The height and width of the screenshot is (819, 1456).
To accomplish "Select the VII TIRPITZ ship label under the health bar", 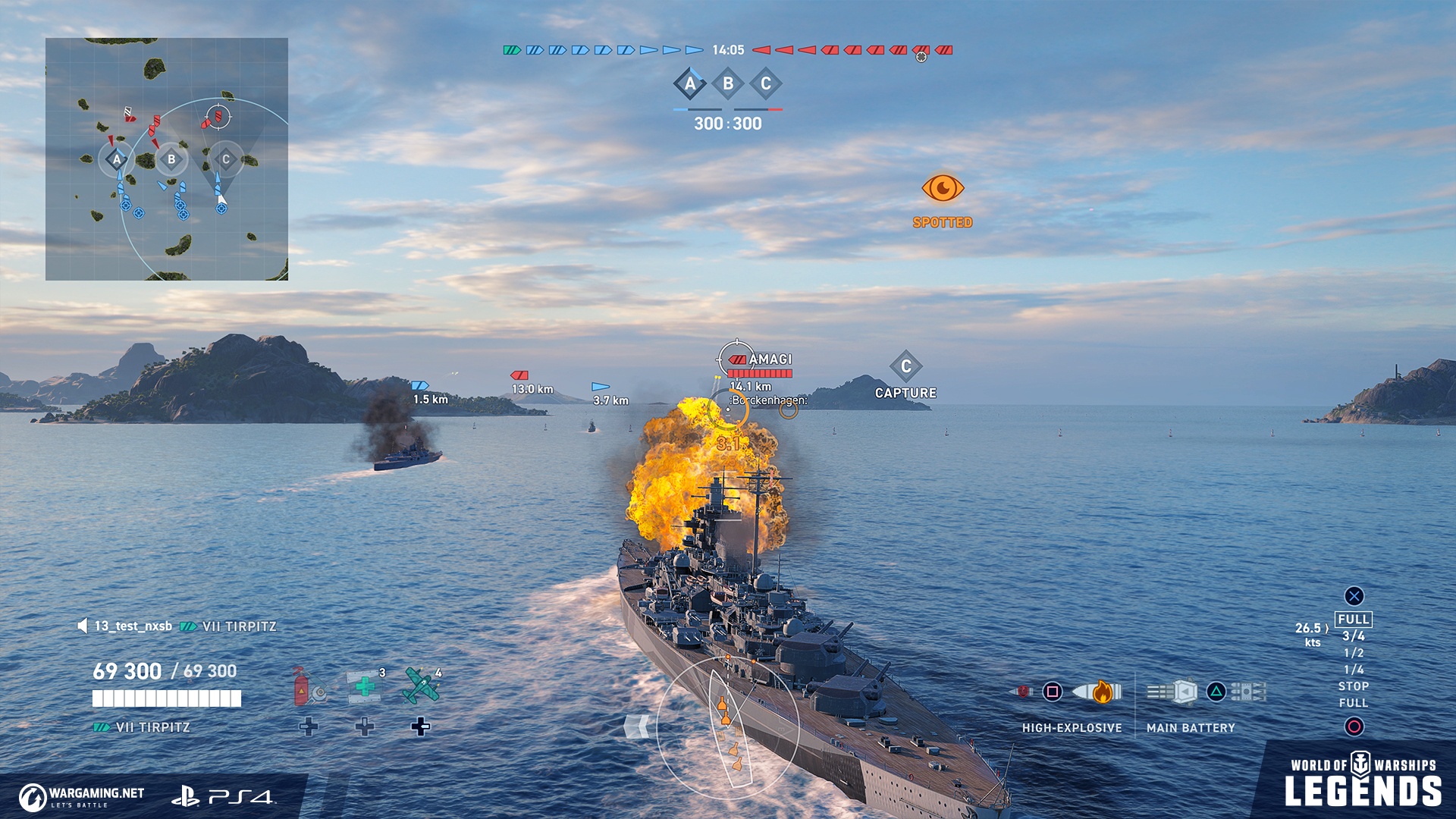I will pos(152,727).
